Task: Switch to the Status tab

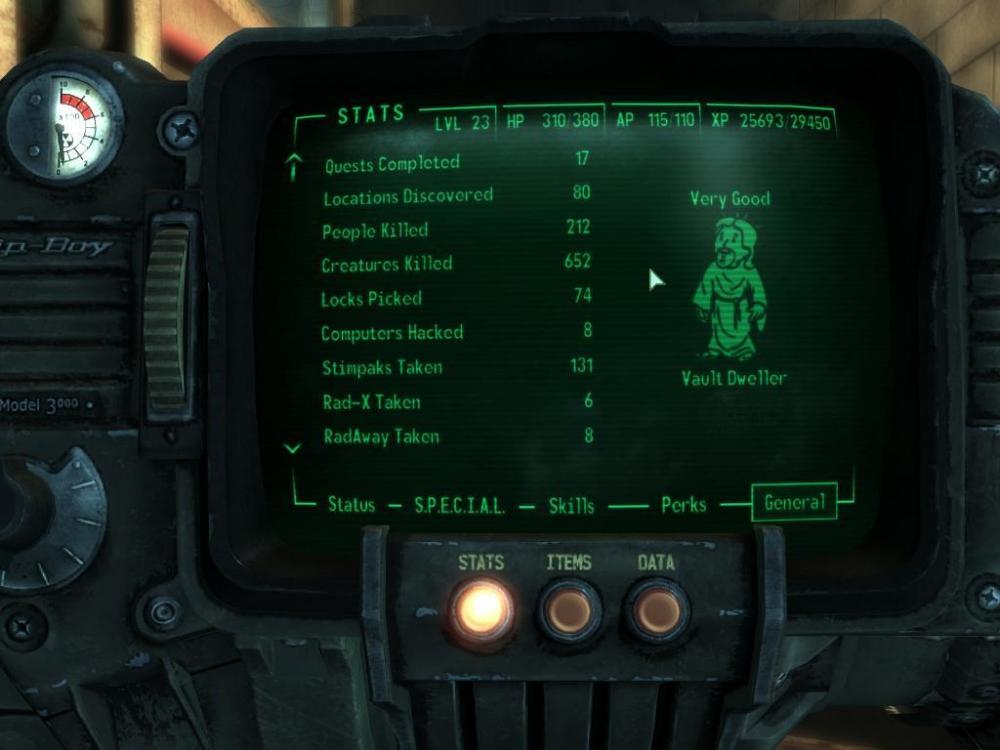Action: pyautogui.click(x=351, y=505)
